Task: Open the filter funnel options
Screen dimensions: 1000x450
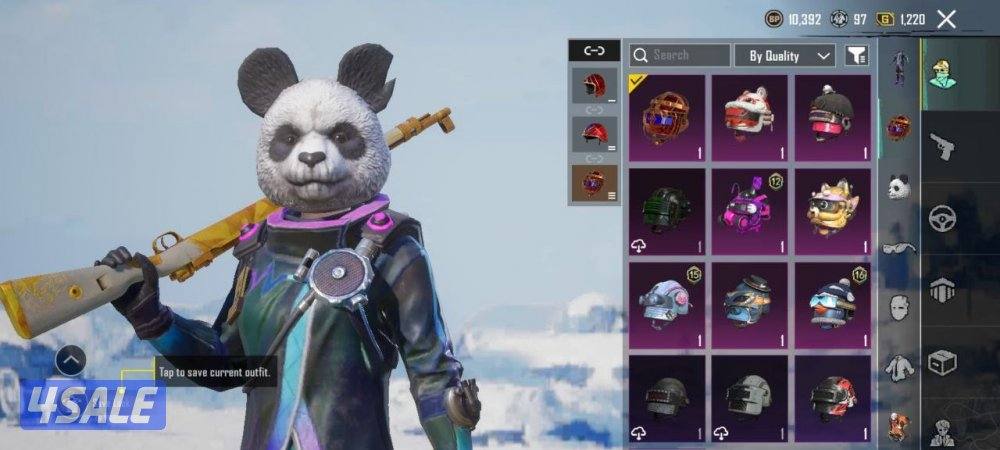Action: (856, 56)
